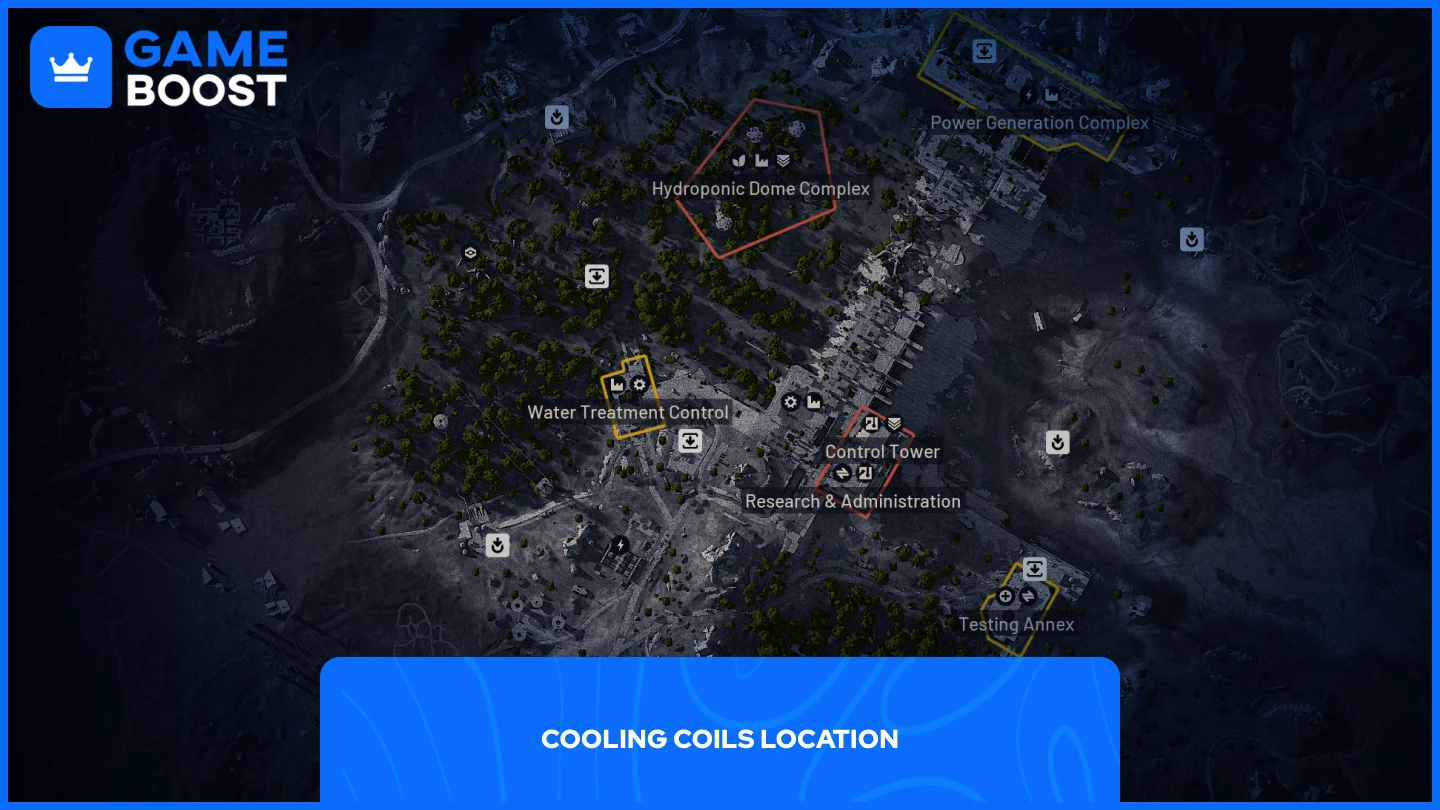Open the leaf resource icon at Hydroponic Dome Complex
1440x810 pixels.
[737, 159]
